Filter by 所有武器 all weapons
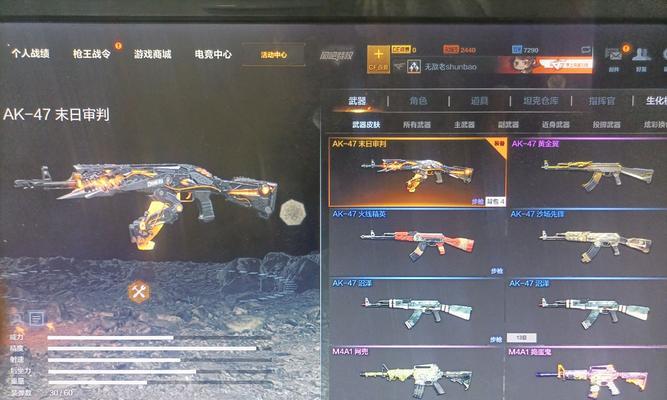The image size is (667, 400). (x=416, y=125)
